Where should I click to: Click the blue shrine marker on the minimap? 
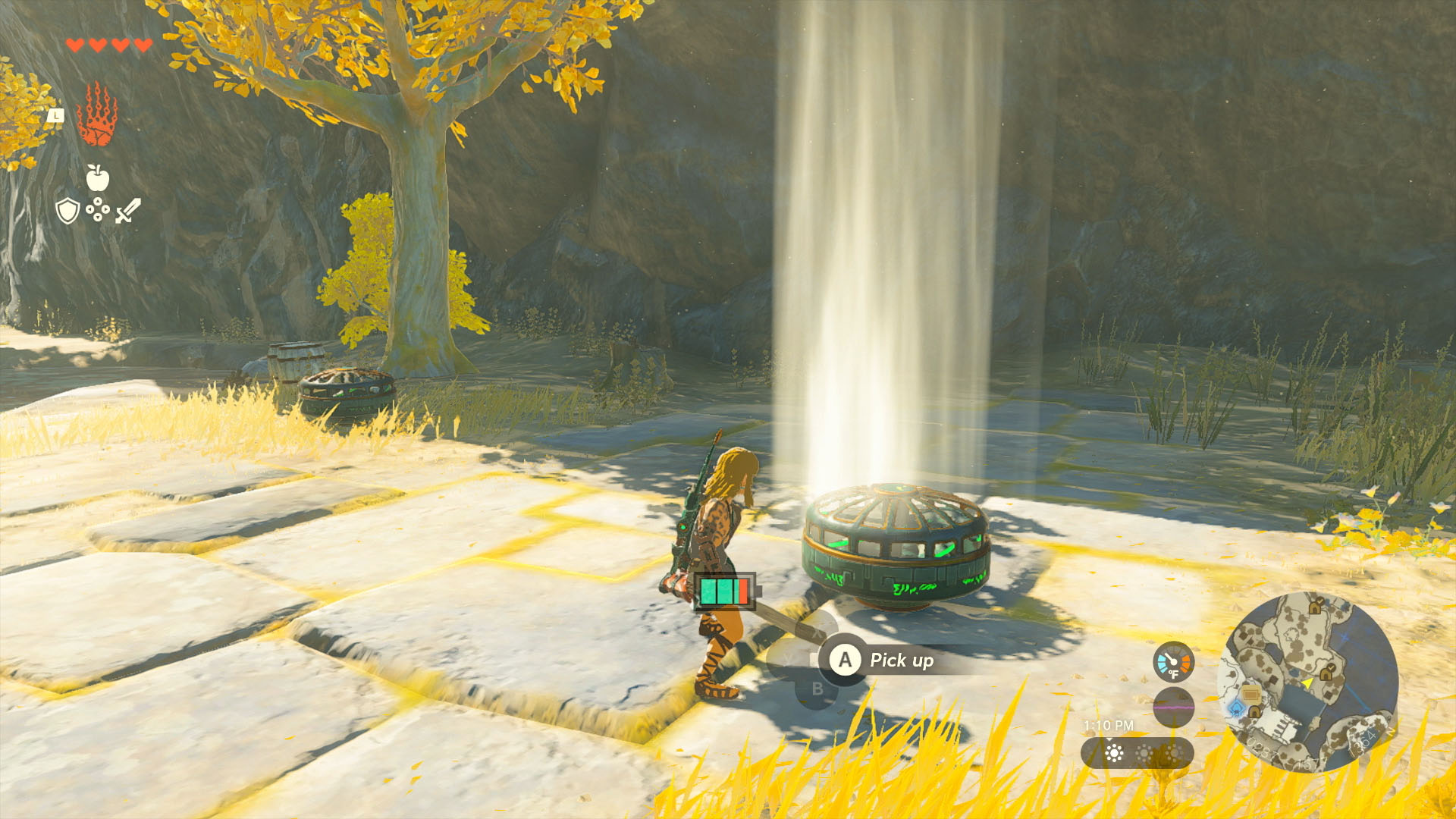pyautogui.click(x=1236, y=708)
